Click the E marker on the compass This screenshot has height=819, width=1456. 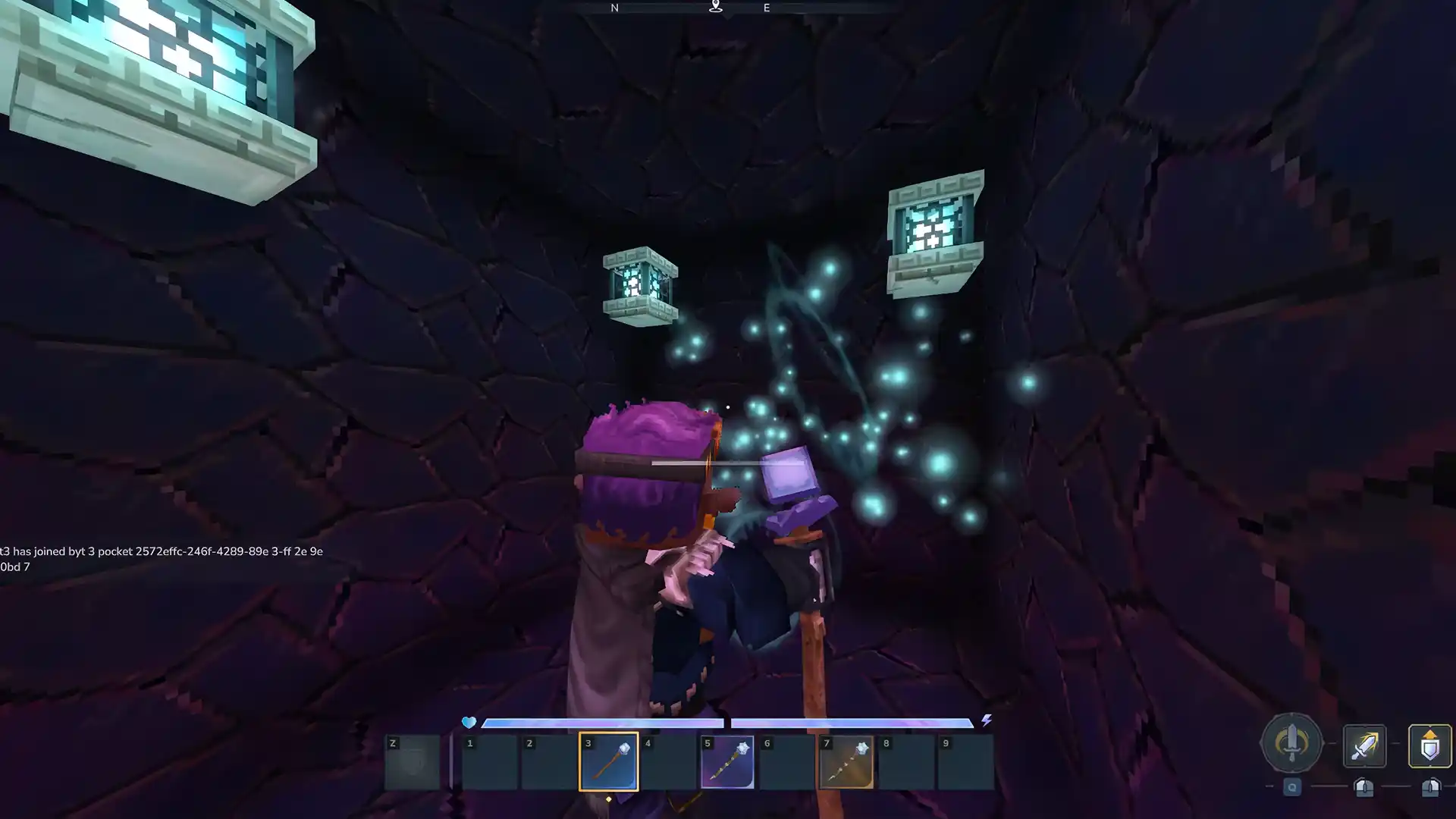(x=766, y=8)
